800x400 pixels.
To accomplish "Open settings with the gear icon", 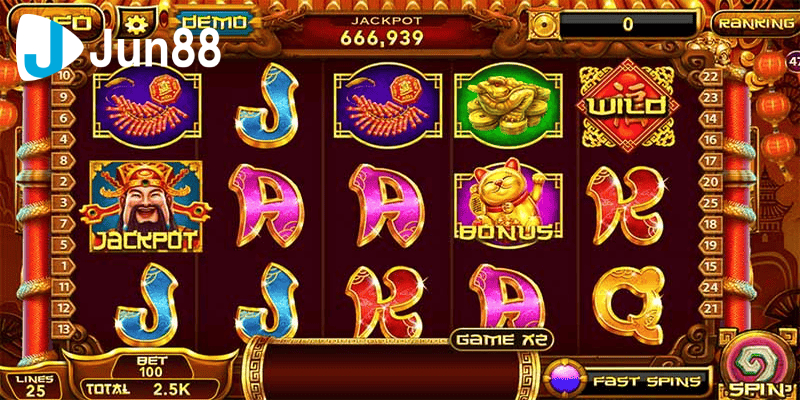I will 133,20.
